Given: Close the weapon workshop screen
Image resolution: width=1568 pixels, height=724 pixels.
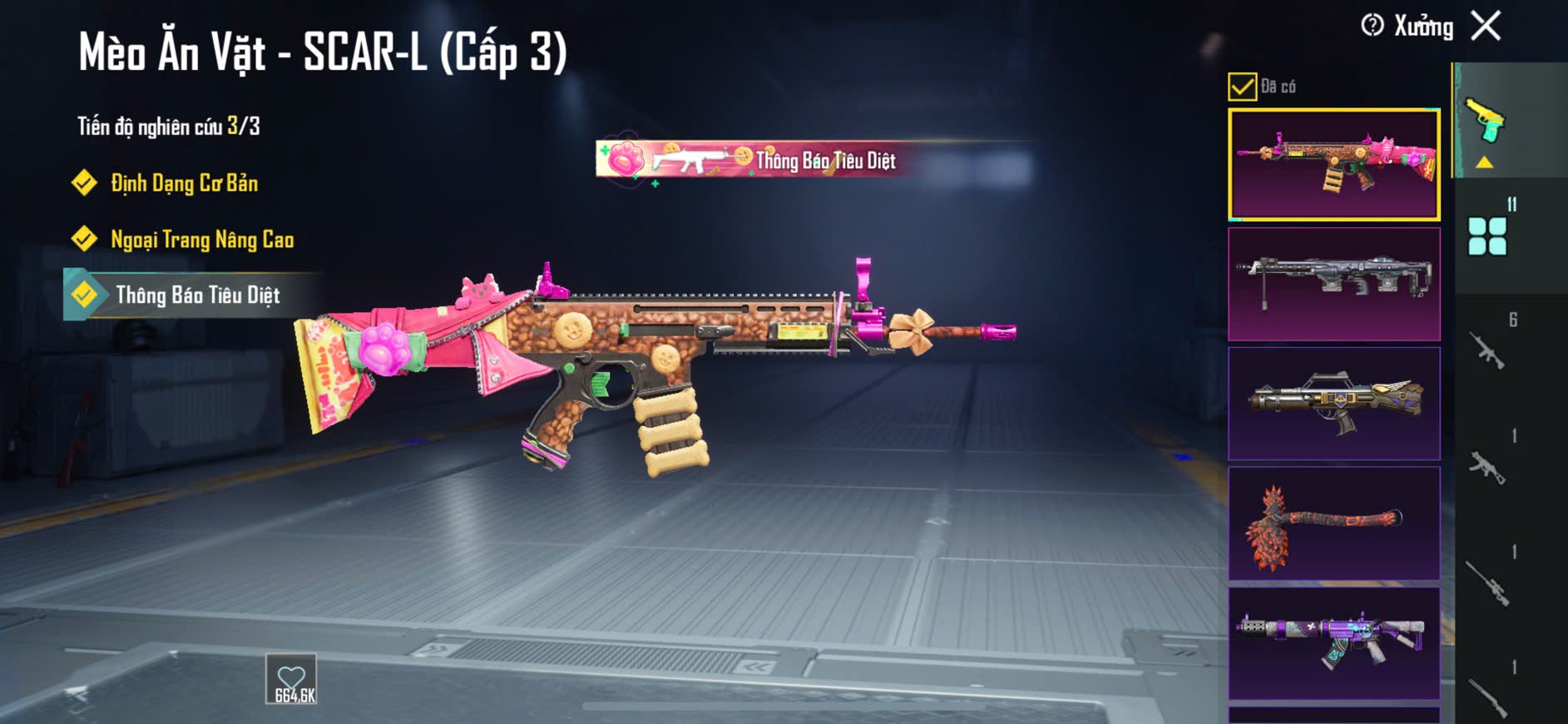Looking at the screenshot, I should click(x=1486, y=26).
